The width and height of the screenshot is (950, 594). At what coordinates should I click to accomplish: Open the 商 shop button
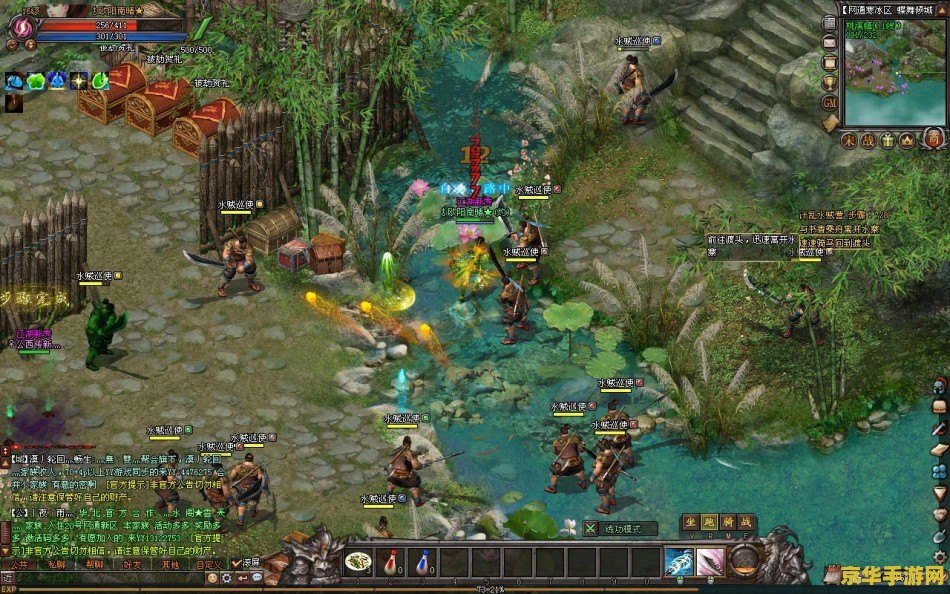(x=932, y=140)
